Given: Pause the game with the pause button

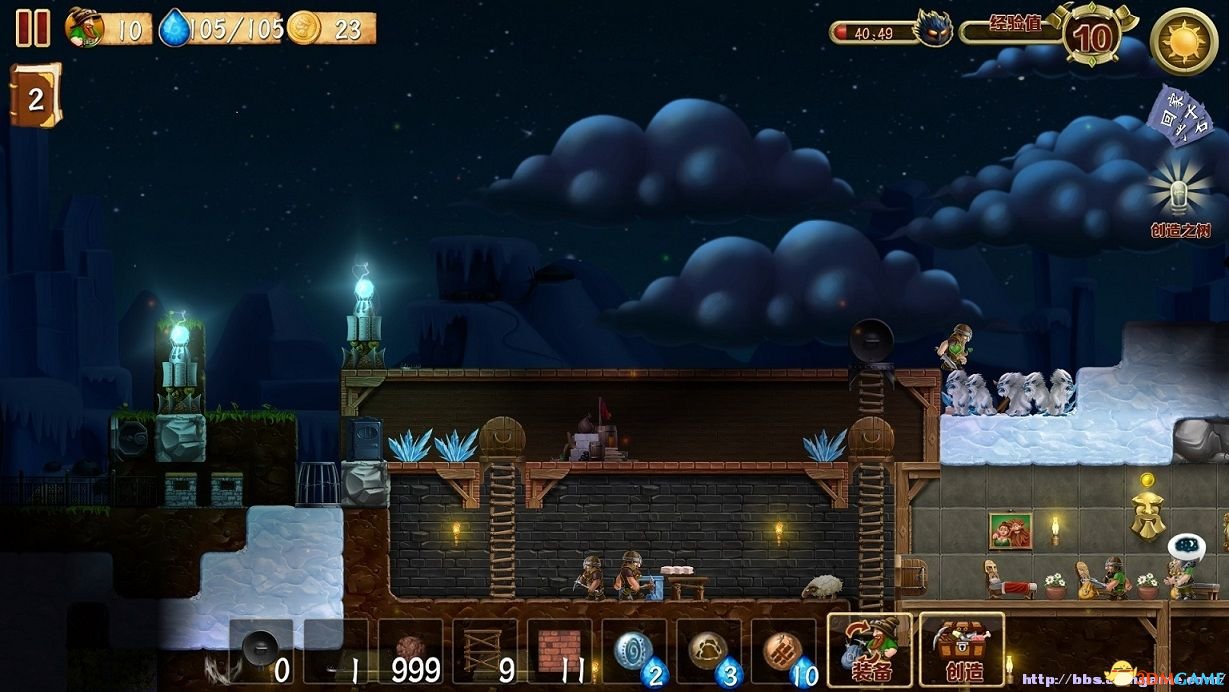Looking at the screenshot, I should [x=32, y=28].
